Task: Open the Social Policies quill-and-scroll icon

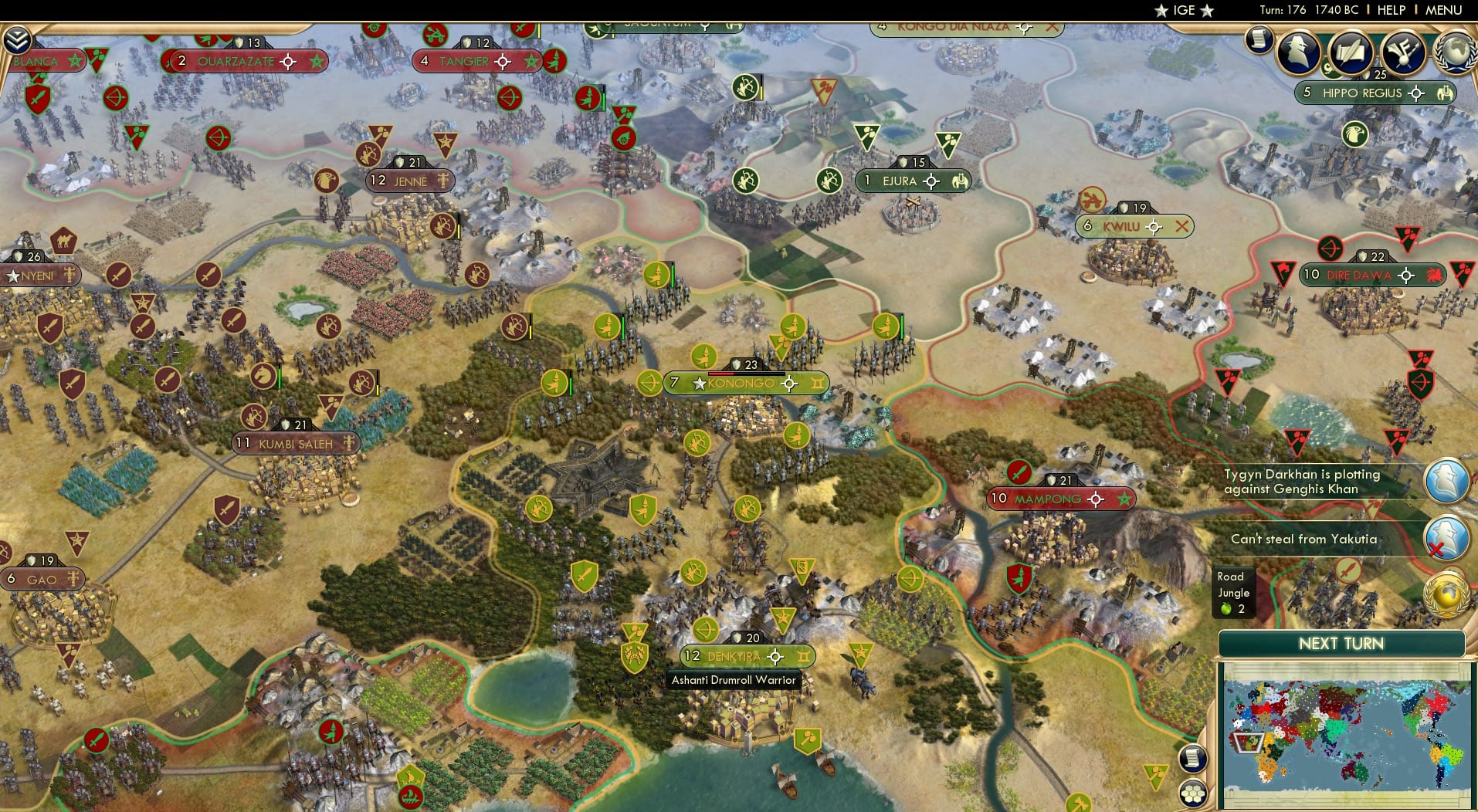Action: pyautogui.click(x=1351, y=54)
